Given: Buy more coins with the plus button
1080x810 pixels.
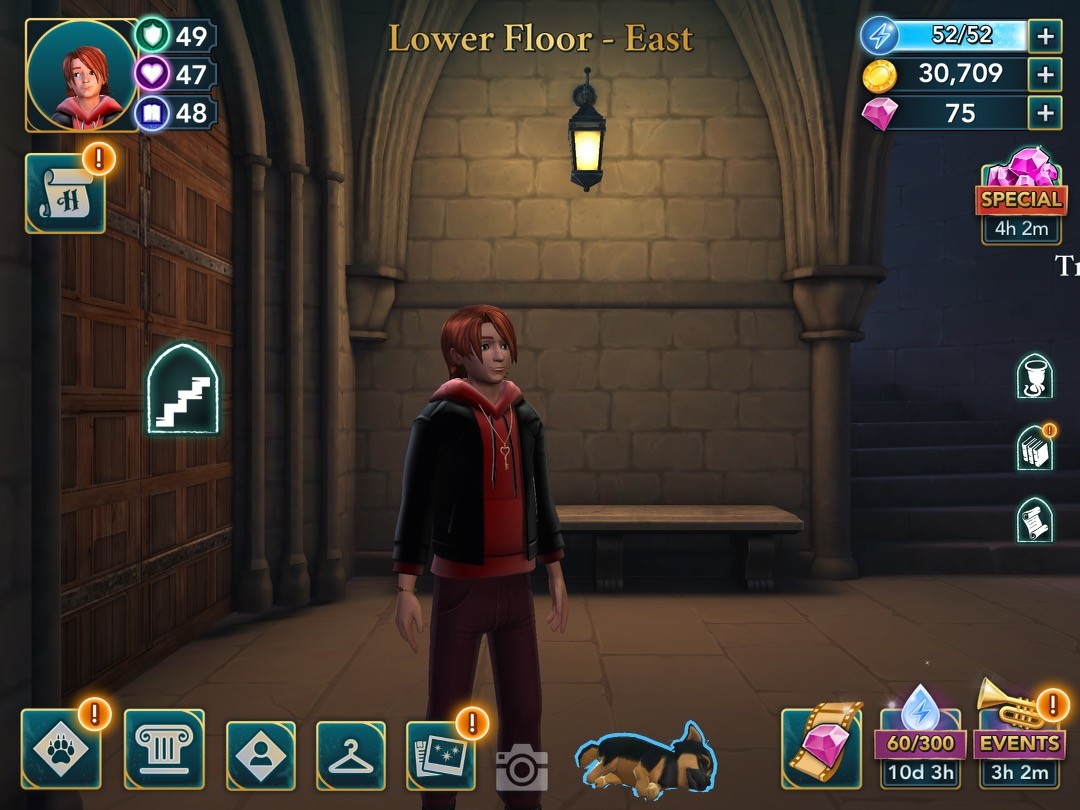Looking at the screenshot, I should coord(1045,74).
